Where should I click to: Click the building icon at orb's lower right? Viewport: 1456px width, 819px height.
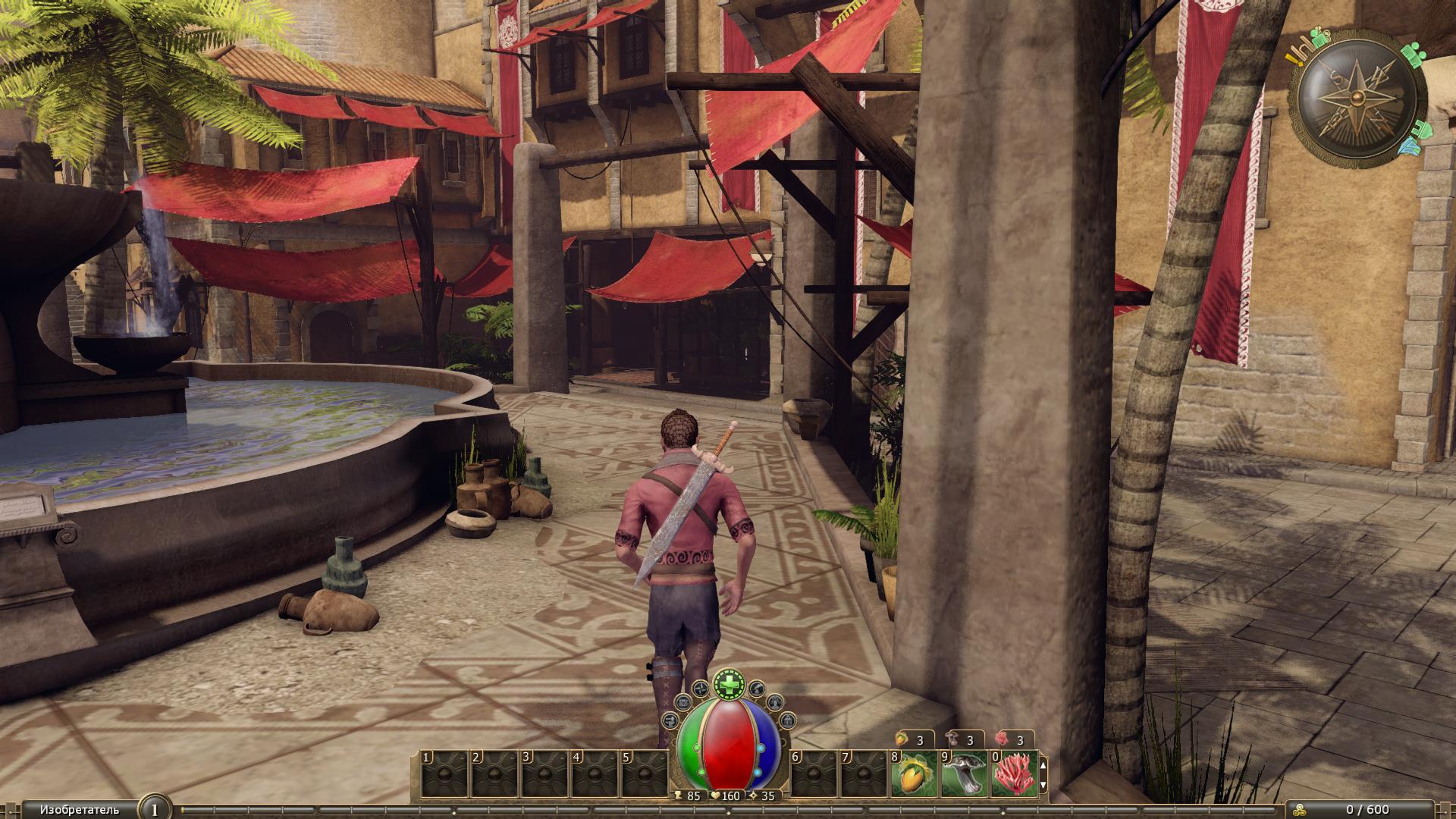point(787,720)
